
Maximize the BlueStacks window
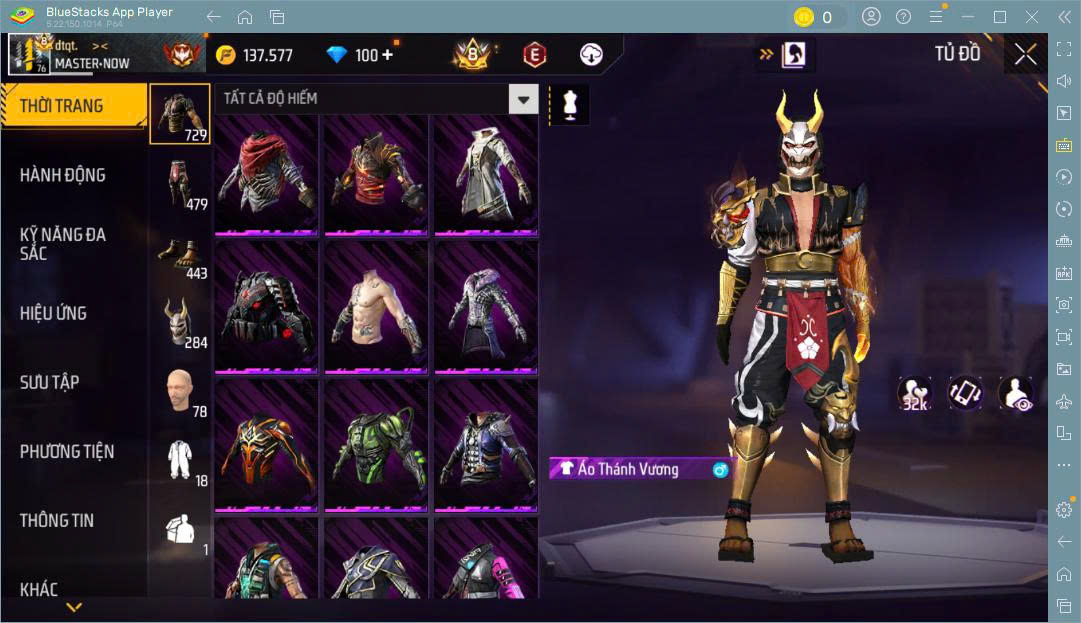point(1000,16)
